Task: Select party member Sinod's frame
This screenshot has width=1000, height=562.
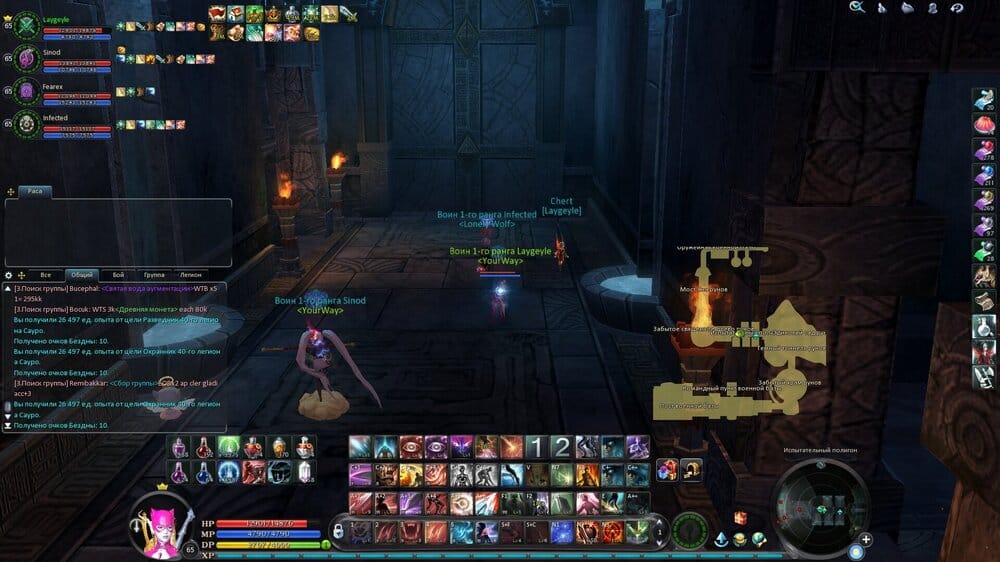Action: (x=26, y=59)
